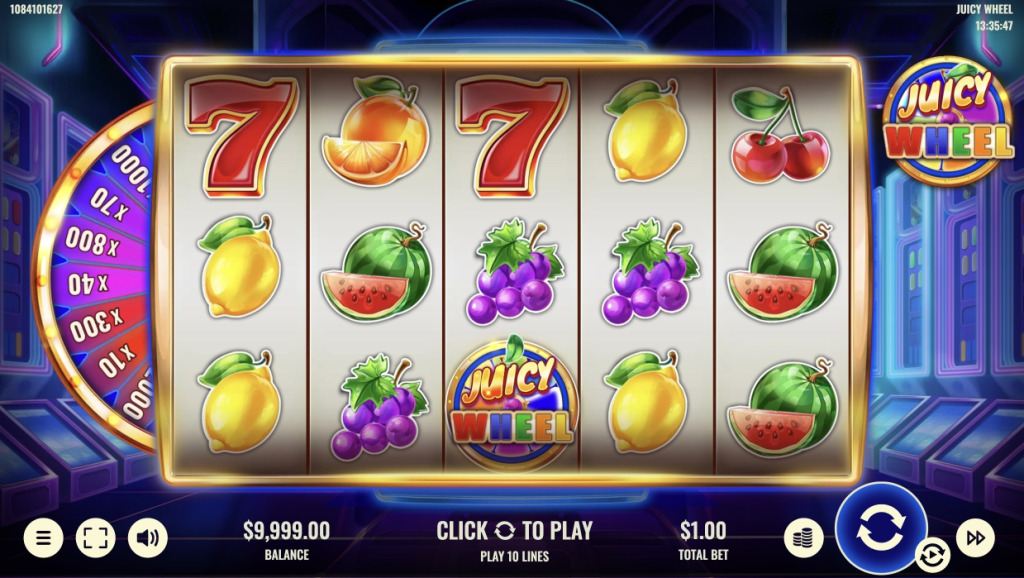Image resolution: width=1024 pixels, height=578 pixels.
Task: Open the autoplay options
Action: pyautogui.click(x=932, y=553)
